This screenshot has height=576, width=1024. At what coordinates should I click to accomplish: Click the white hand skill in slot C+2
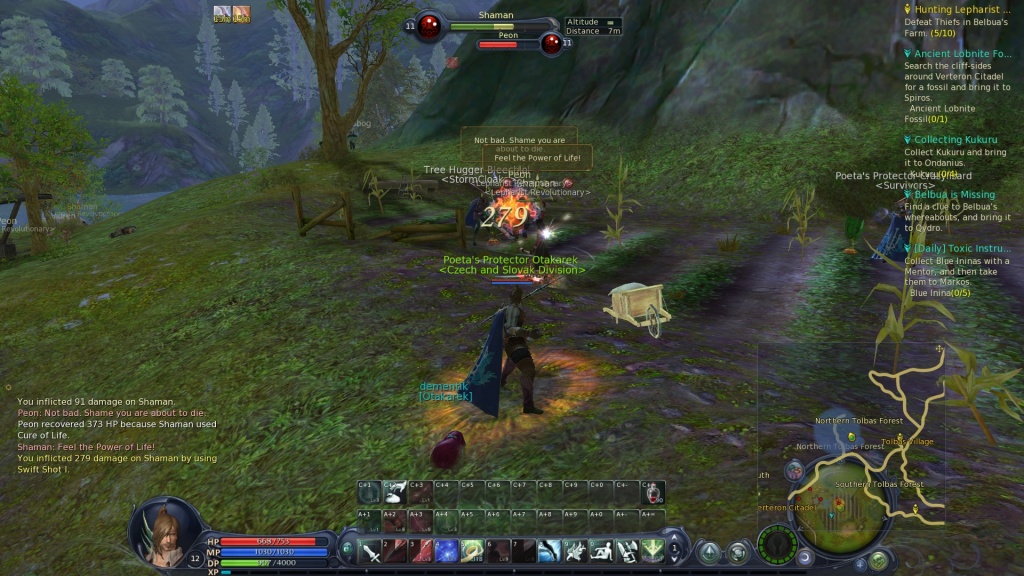[395, 492]
